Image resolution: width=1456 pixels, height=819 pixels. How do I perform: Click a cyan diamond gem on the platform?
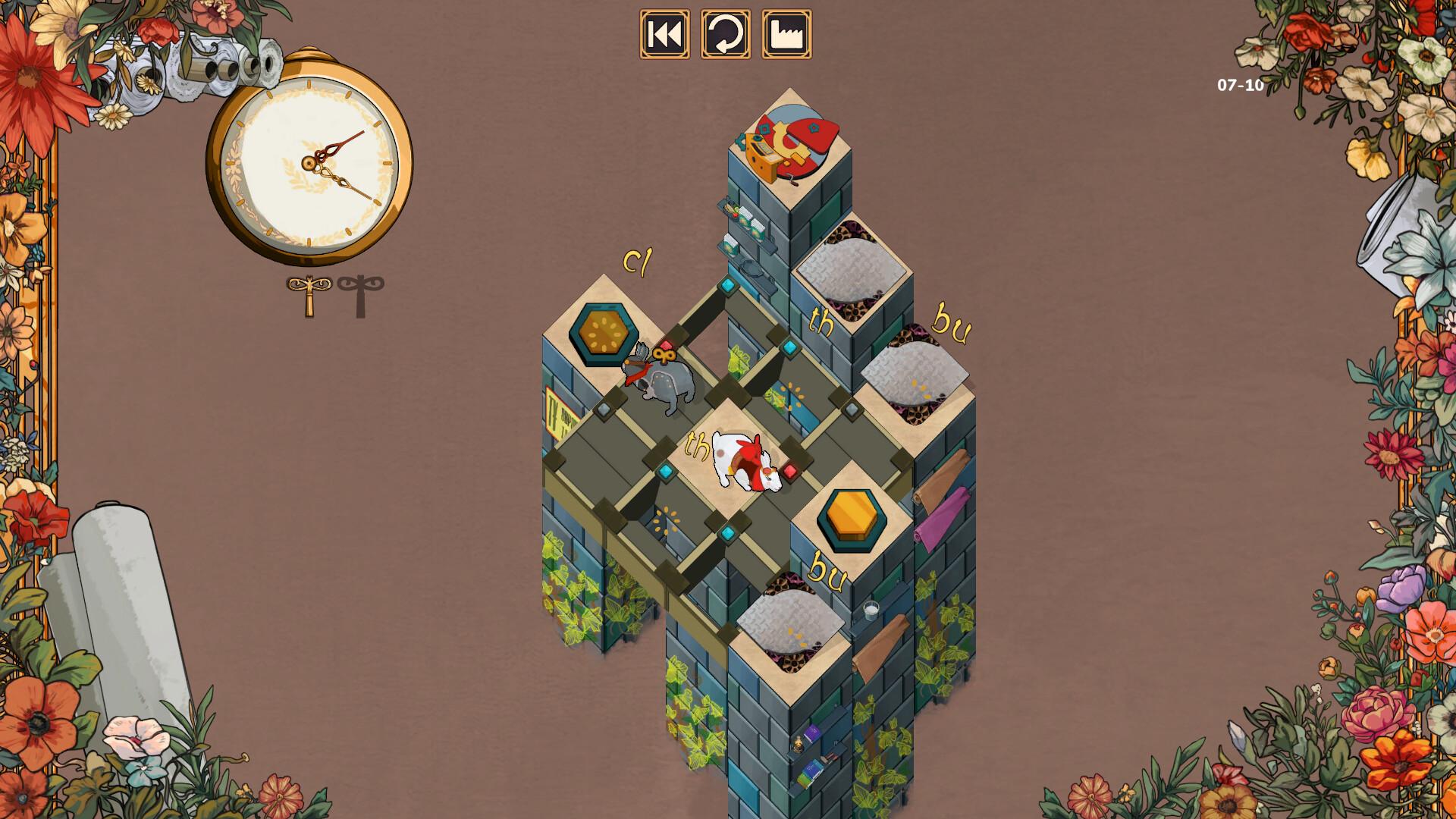pos(726,286)
